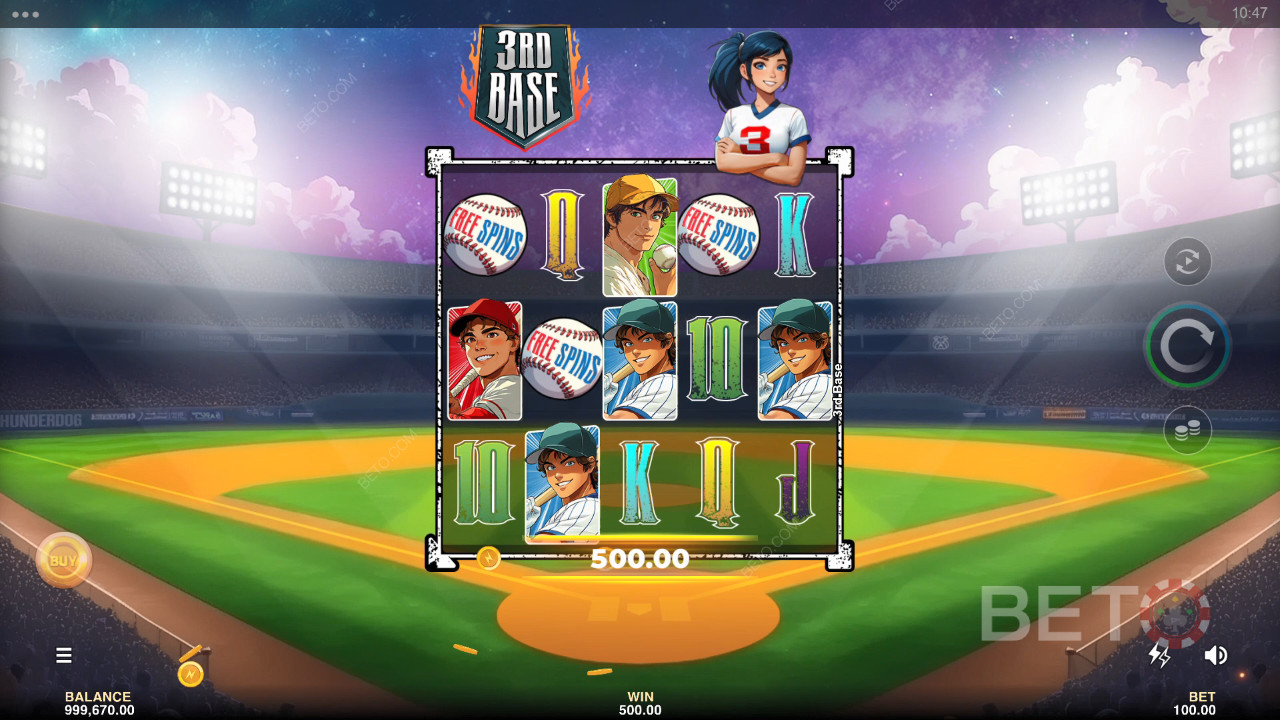Open the hamburger menu

pyautogui.click(x=64, y=655)
